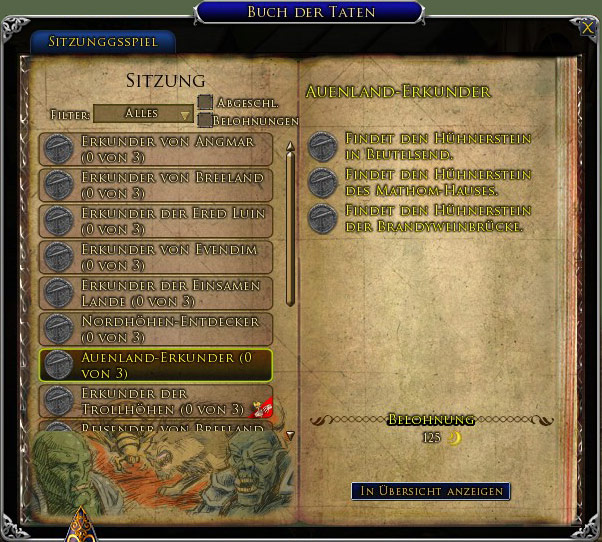Open the Alles filter dropdown
The width and height of the screenshot is (602, 542).
[143, 114]
